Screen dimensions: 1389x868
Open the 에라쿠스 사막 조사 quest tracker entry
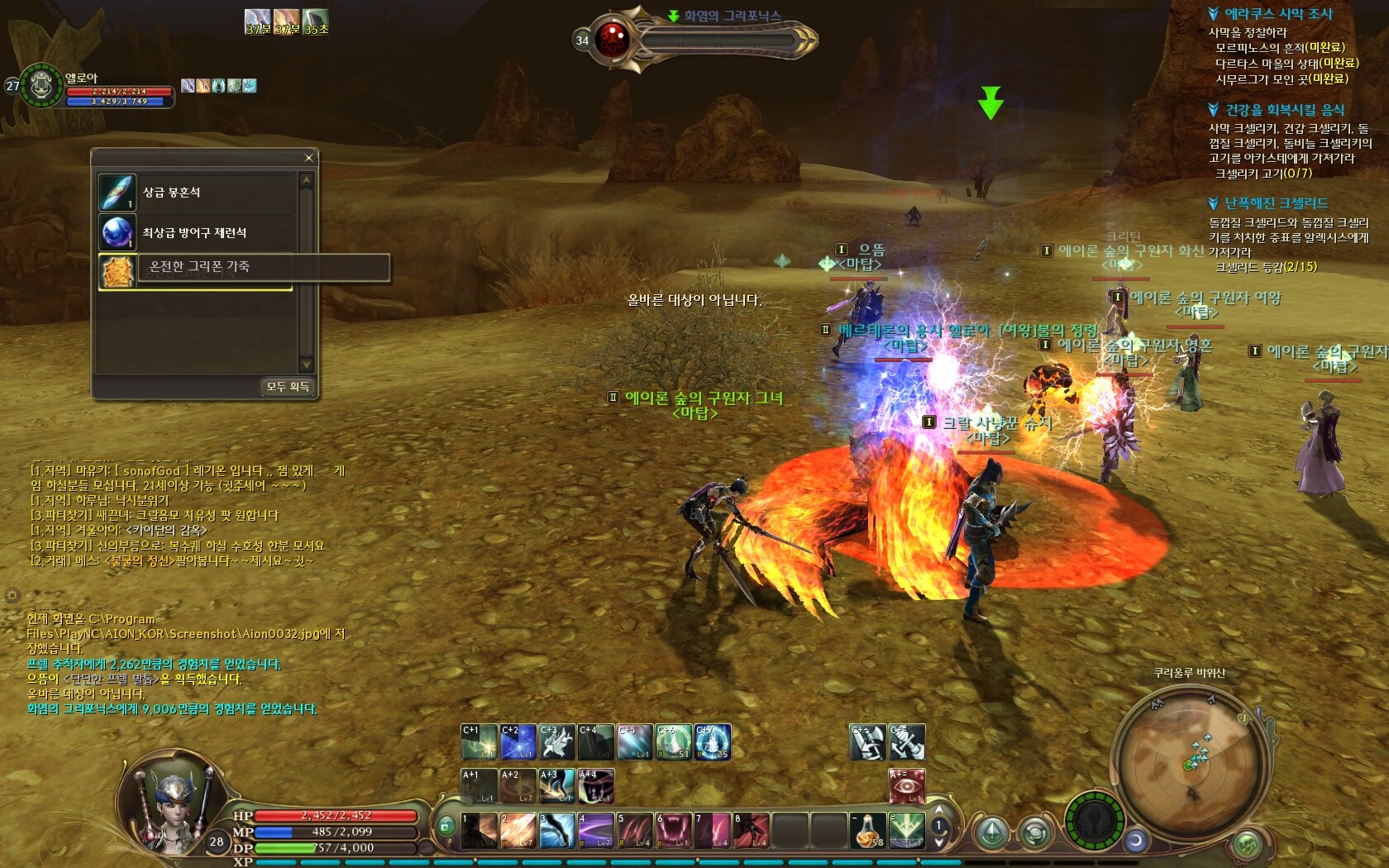click(1278, 14)
